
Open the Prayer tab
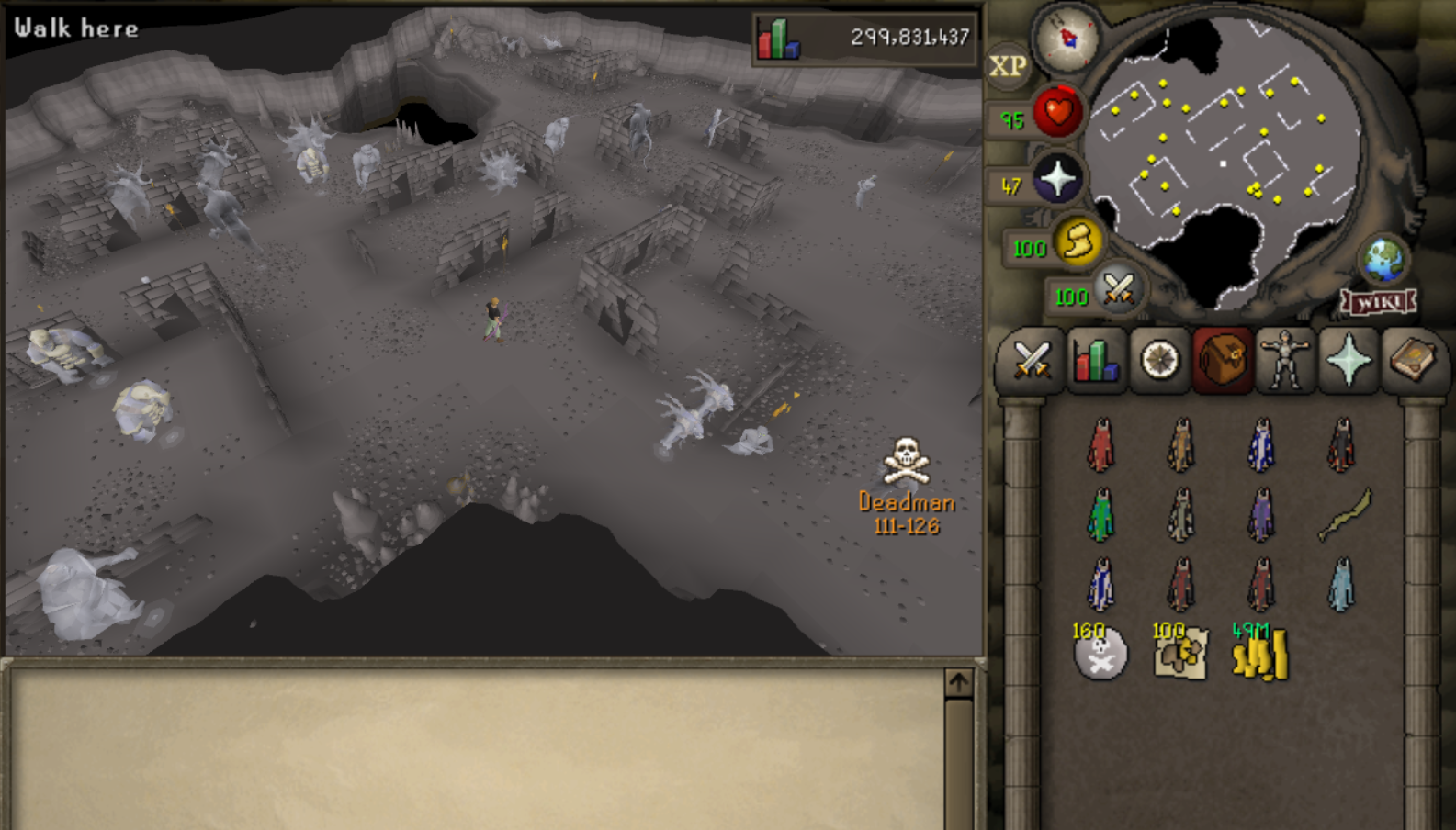(1349, 360)
